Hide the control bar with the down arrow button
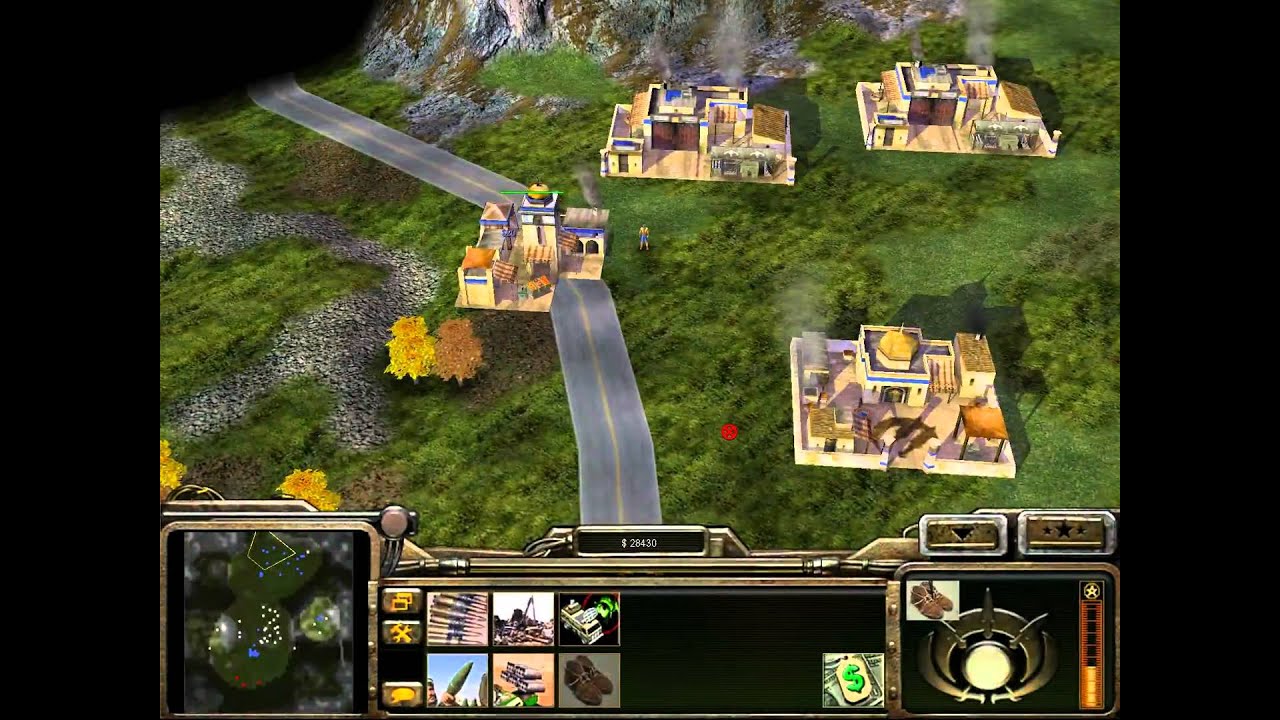 point(962,533)
